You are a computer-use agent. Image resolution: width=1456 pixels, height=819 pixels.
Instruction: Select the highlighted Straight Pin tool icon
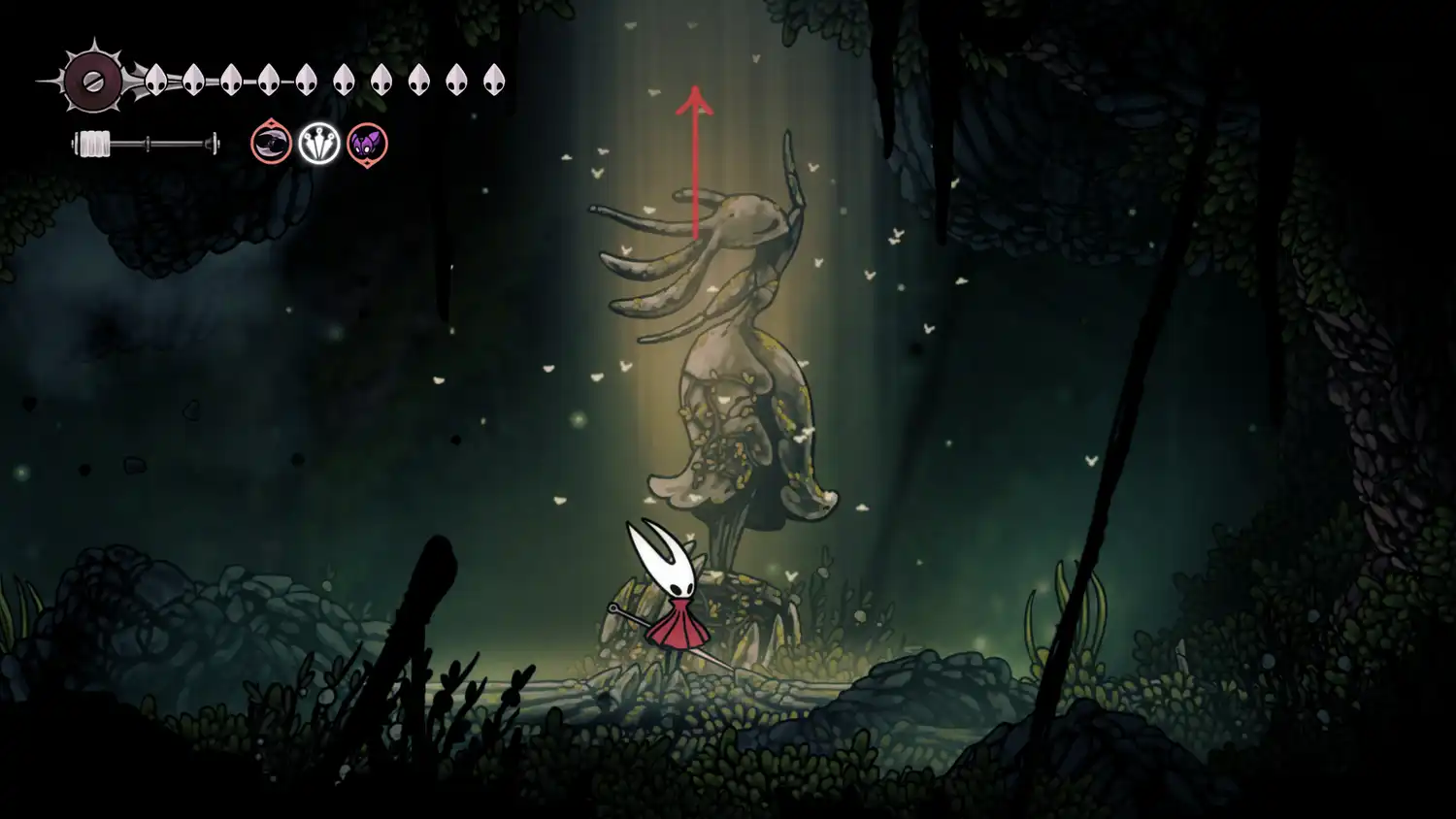click(318, 144)
